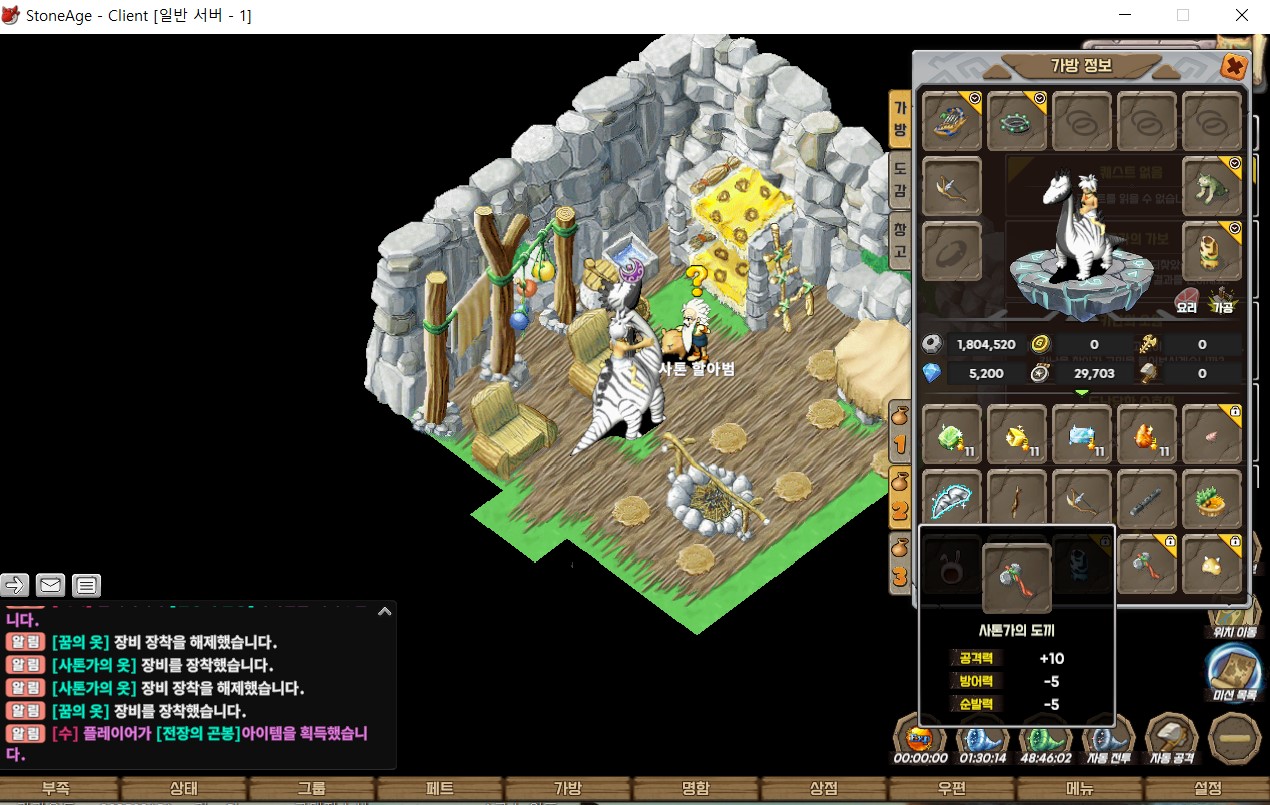Open the 우편 mail menu
Viewport: 1270px width, 805px height.
951,788
